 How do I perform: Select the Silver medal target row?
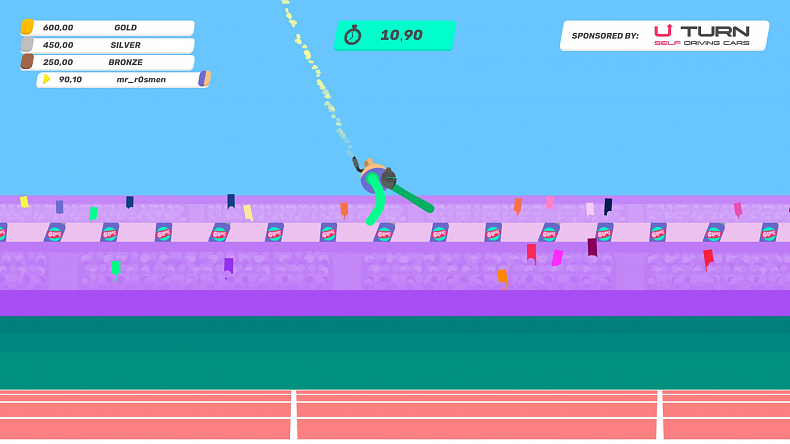pos(107,45)
